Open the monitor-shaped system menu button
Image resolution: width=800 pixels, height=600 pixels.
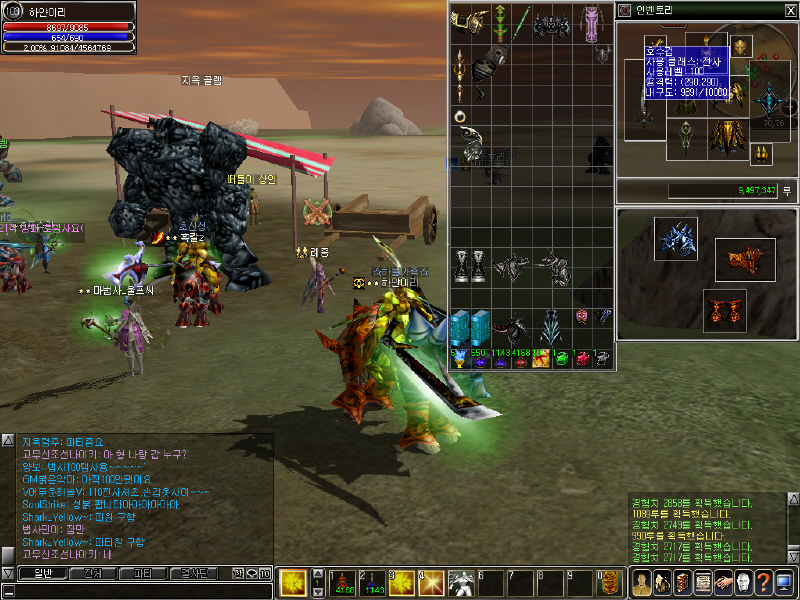[784, 582]
